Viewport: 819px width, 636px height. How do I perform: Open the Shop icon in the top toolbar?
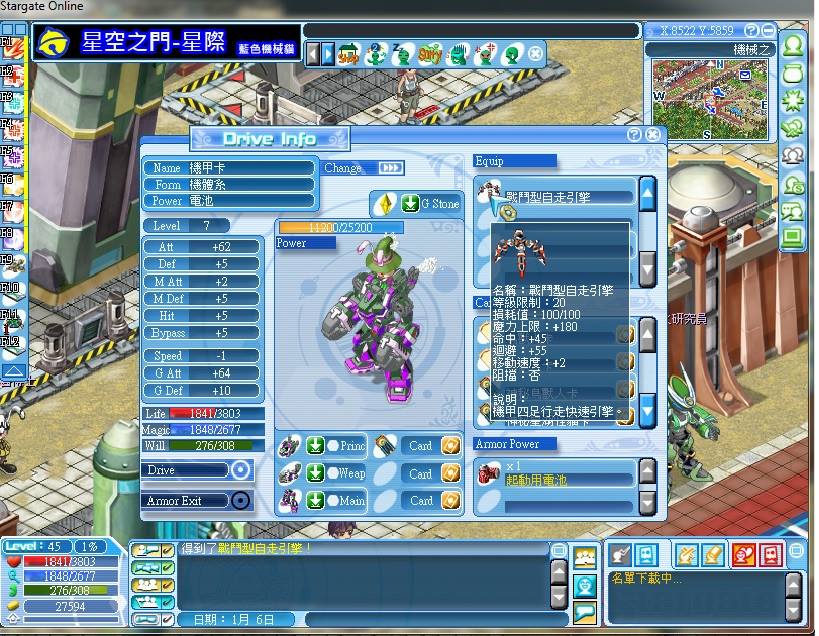(x=349, y=53)
